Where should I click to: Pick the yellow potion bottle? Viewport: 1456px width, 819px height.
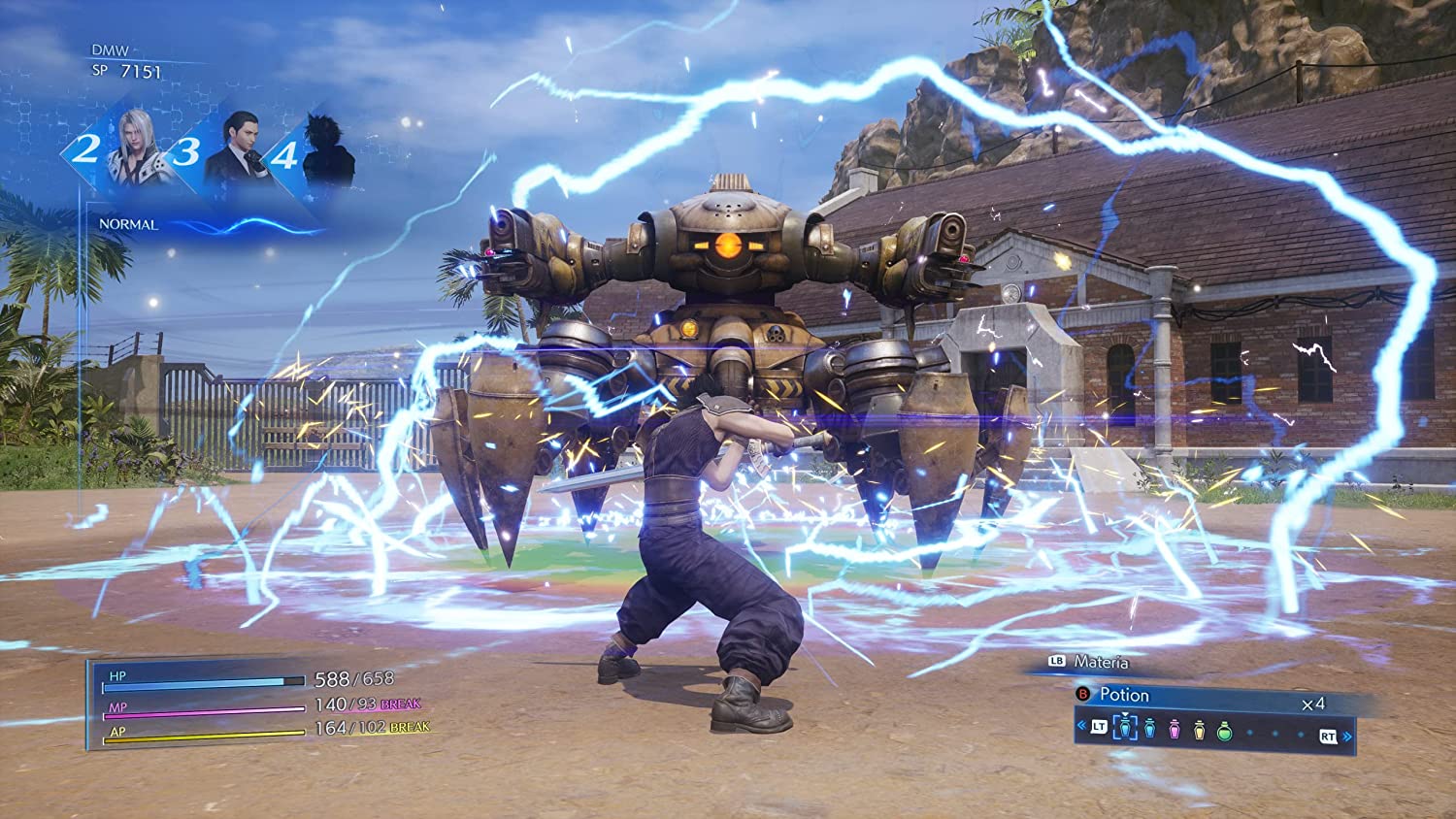(x=1199, y=728)
